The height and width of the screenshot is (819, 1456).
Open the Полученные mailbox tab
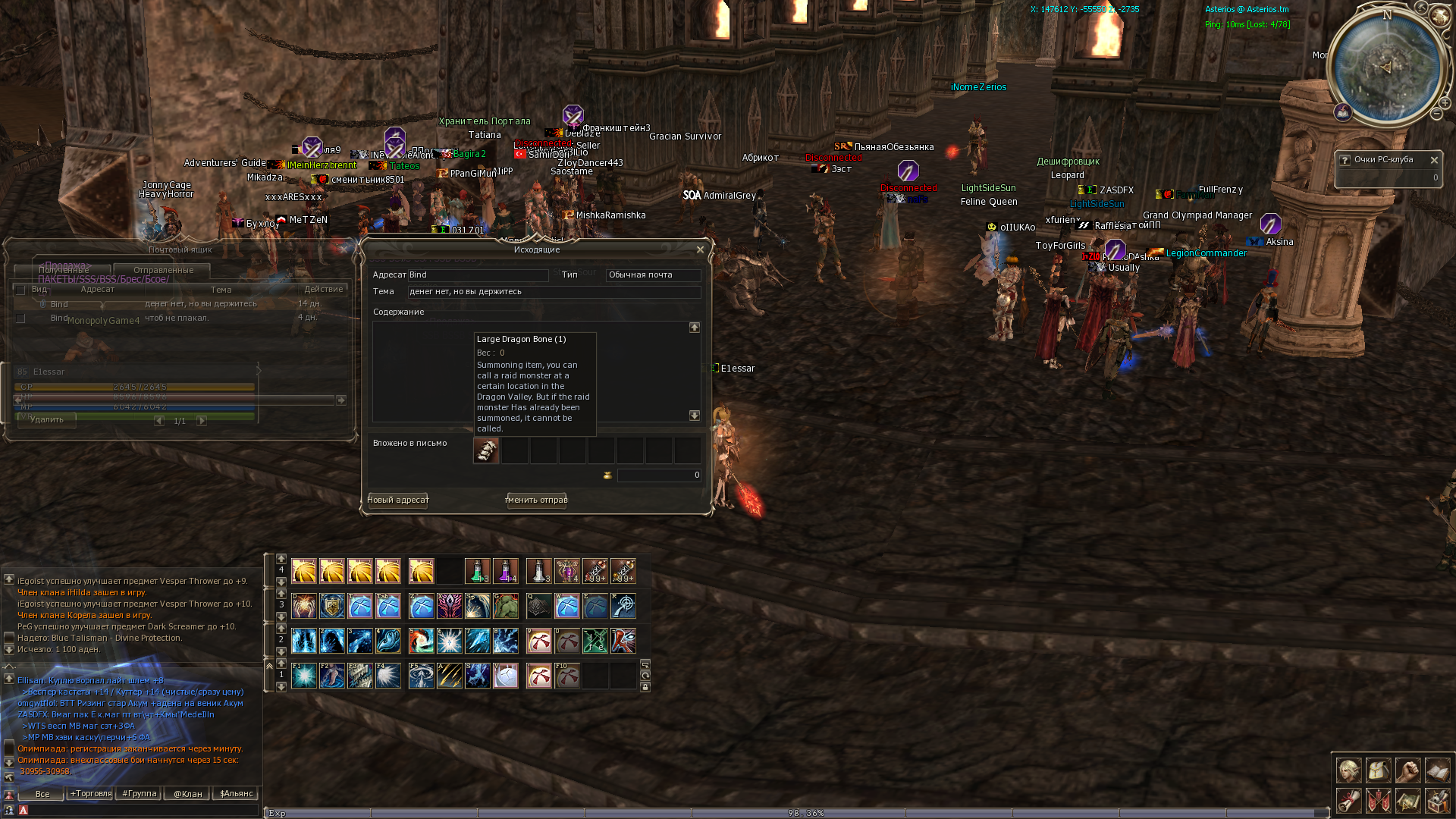64,270
